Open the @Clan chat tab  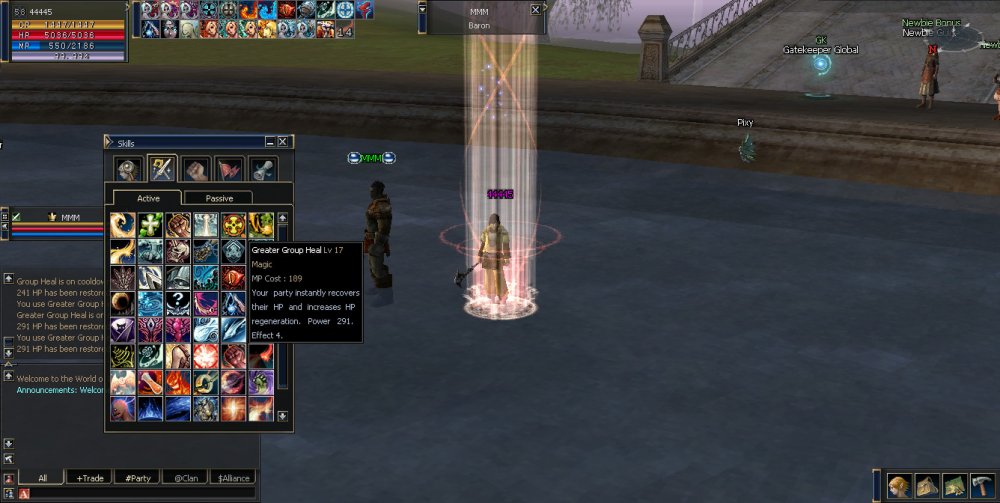pos(185,478)
